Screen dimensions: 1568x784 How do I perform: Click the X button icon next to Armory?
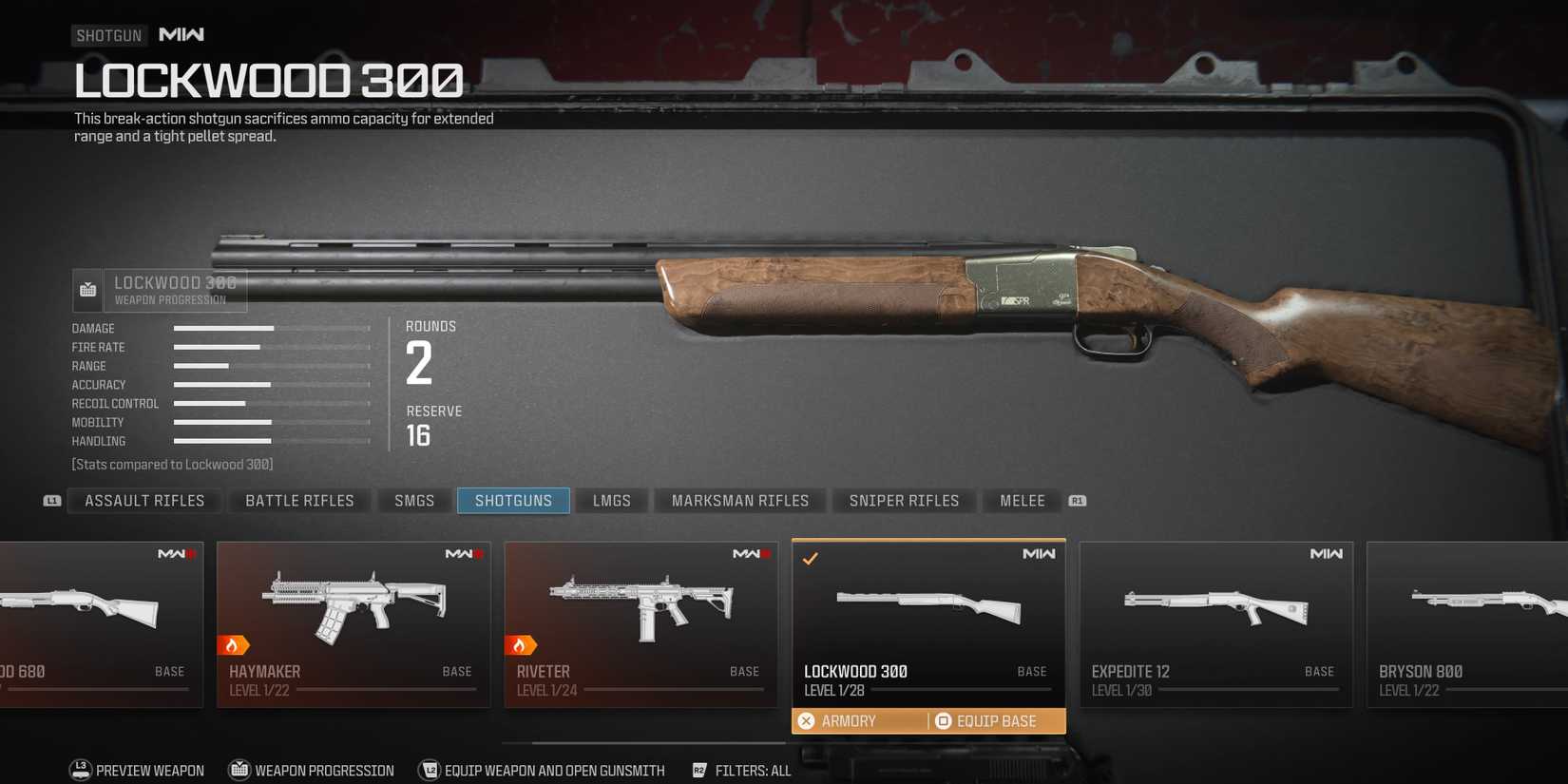point(807,720)
